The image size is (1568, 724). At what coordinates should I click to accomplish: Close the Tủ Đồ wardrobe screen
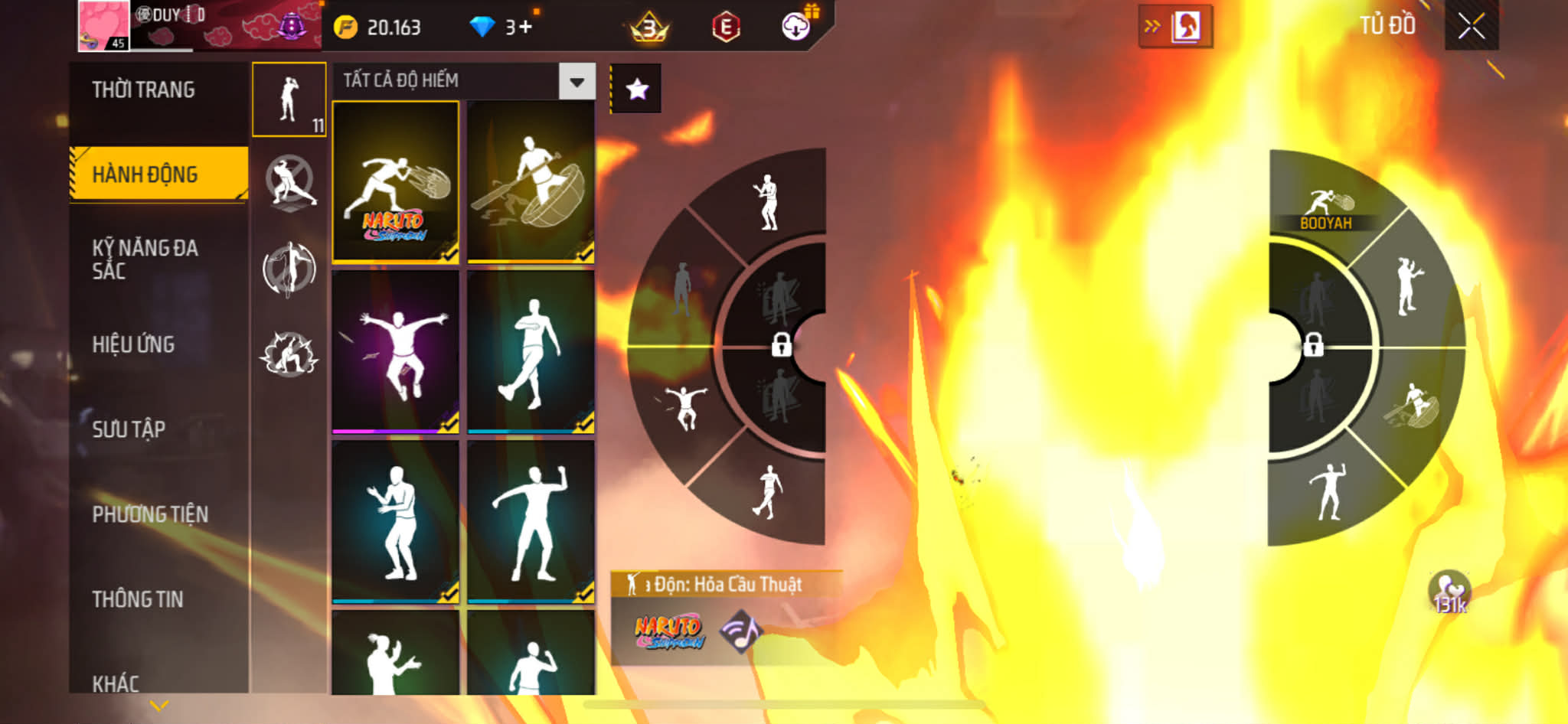(1471, 27)
